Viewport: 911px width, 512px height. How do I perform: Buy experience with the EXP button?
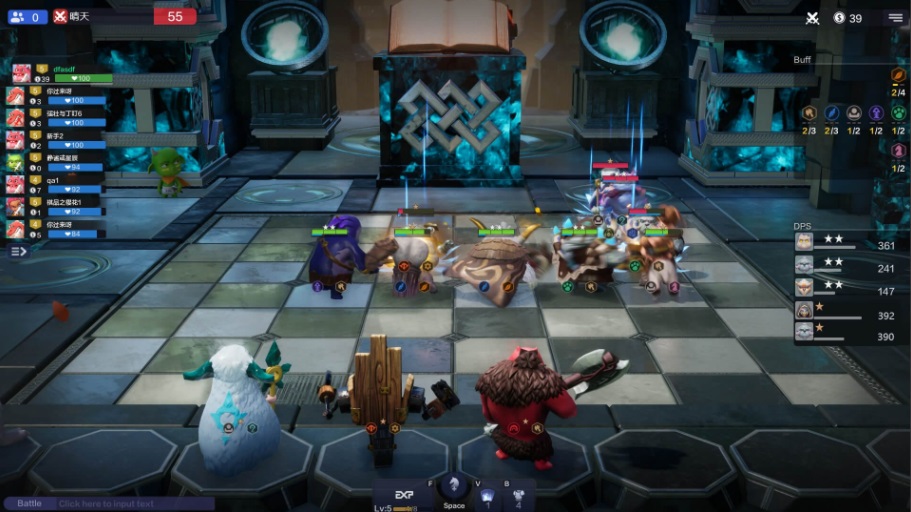tap(405, 492)
